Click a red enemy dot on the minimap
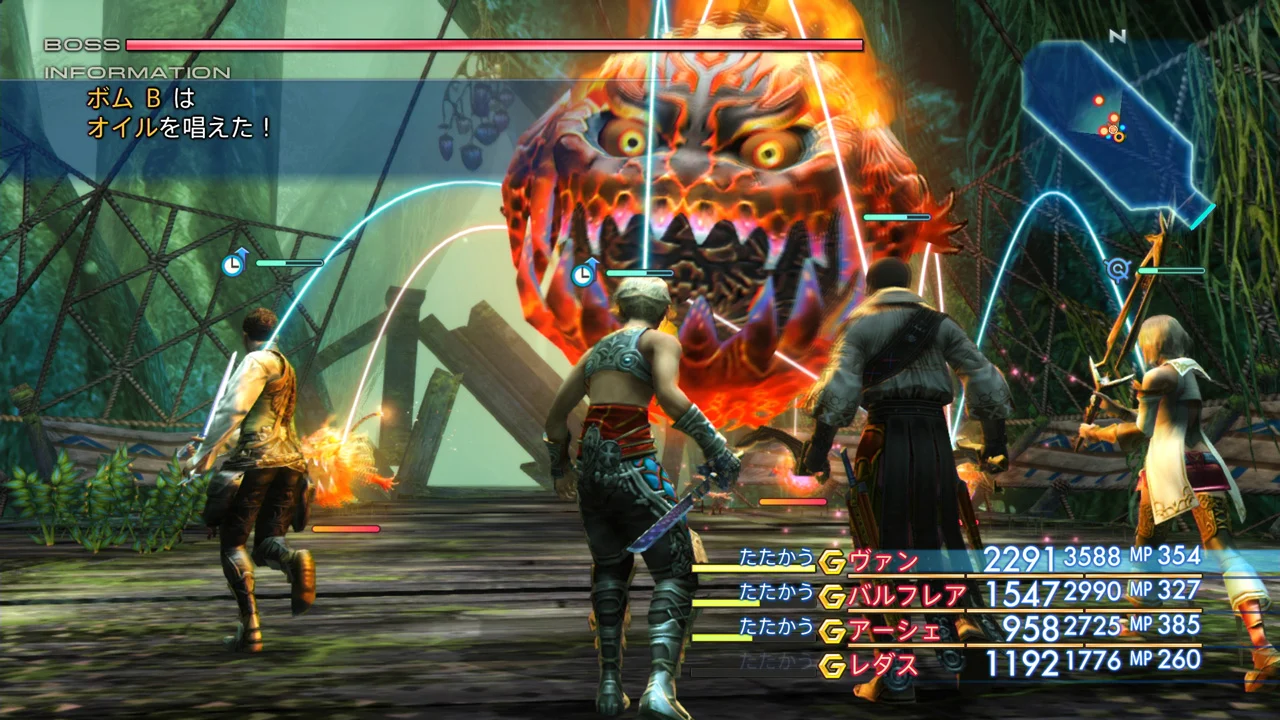Image resolution: width=1280 pixels, height=720 pixels. tap(1098, 101)
